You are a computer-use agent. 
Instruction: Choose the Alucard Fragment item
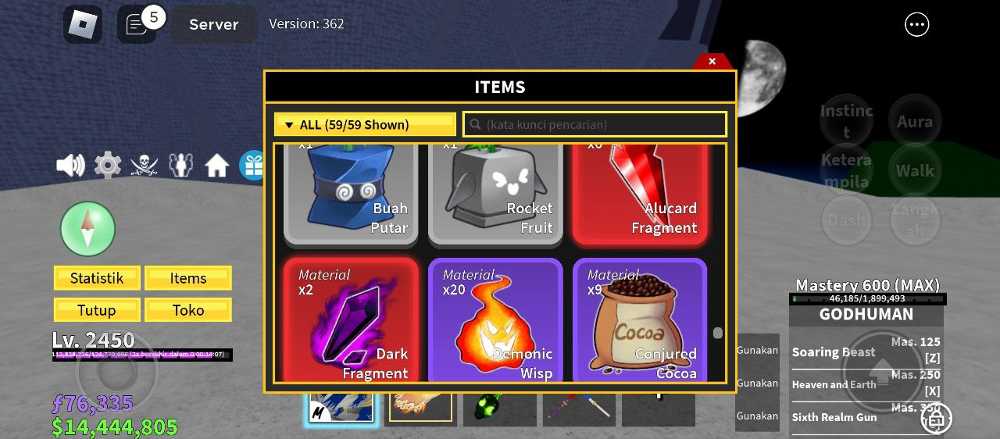point(639,194)
